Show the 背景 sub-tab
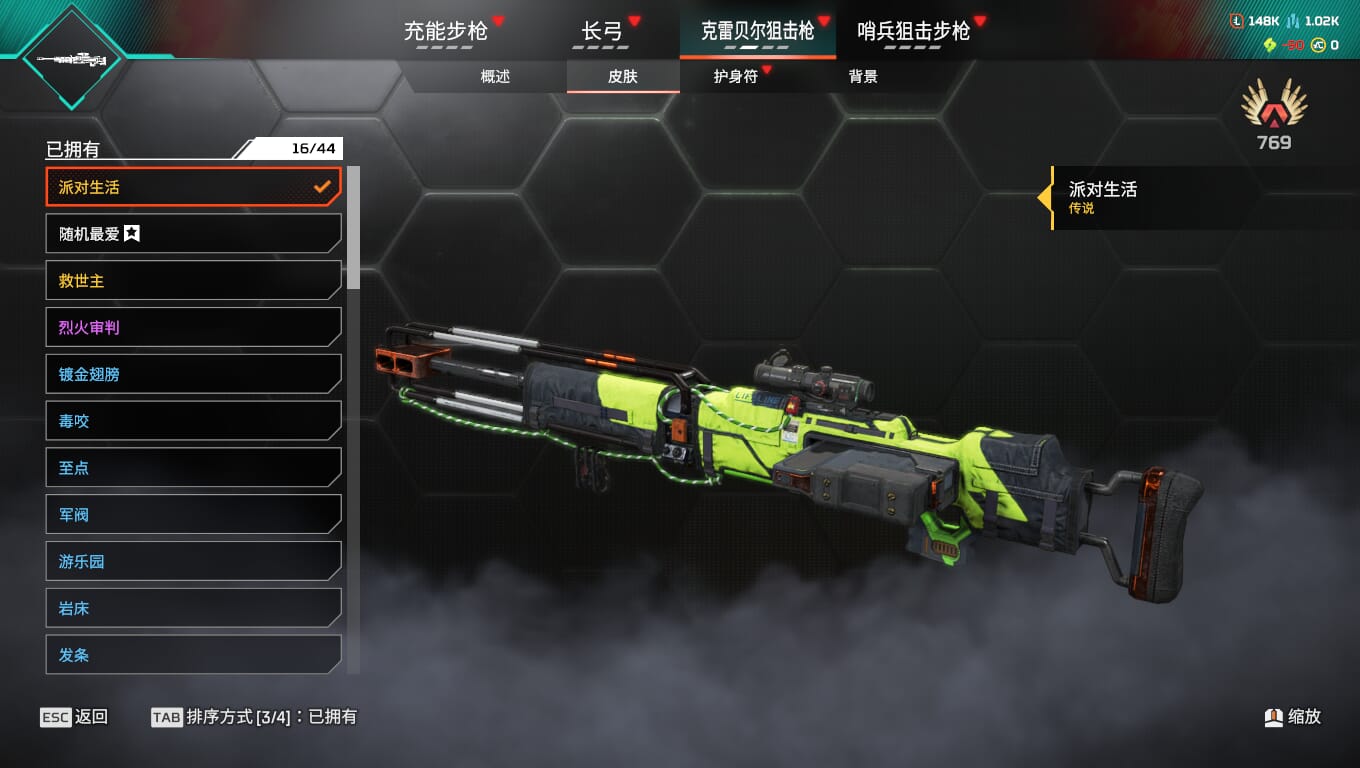Viewport: 1360px width, 768px height. (x=863, y=77)
